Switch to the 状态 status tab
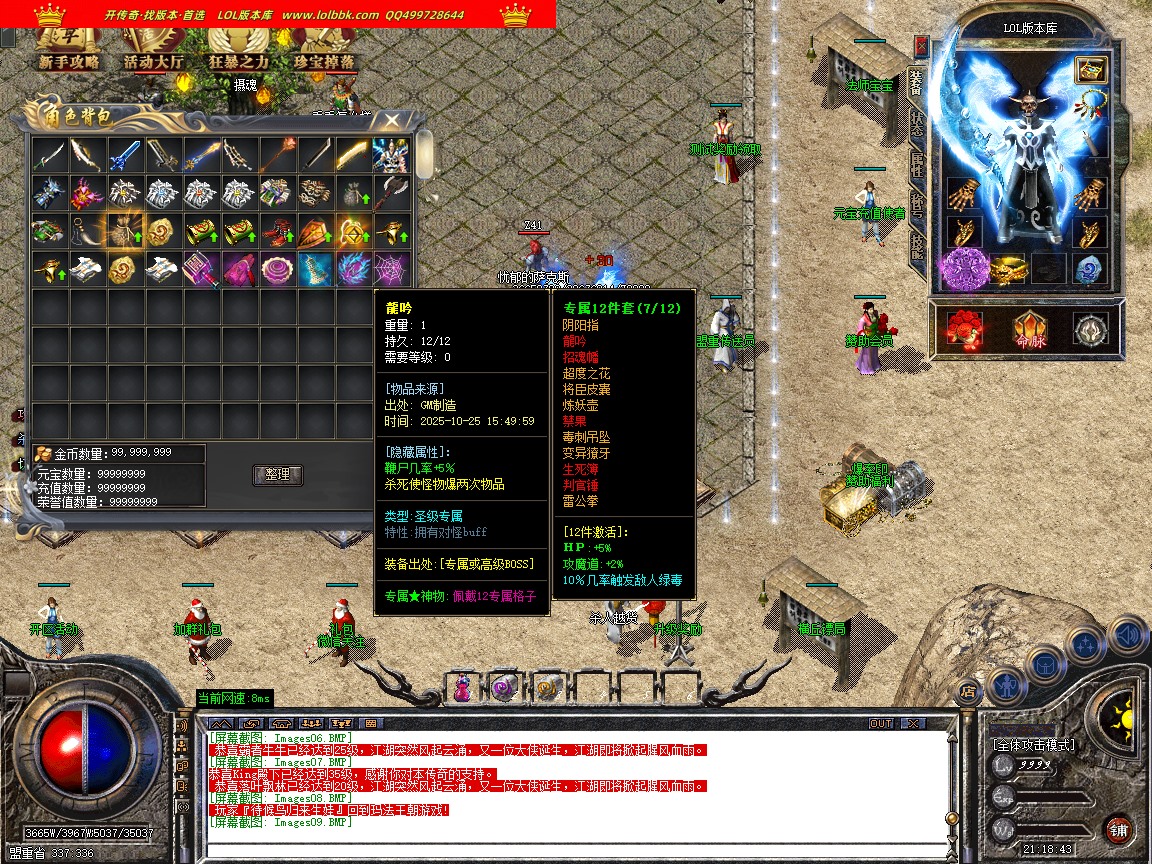The image size is (1152, 864). [x=916, y=124]
